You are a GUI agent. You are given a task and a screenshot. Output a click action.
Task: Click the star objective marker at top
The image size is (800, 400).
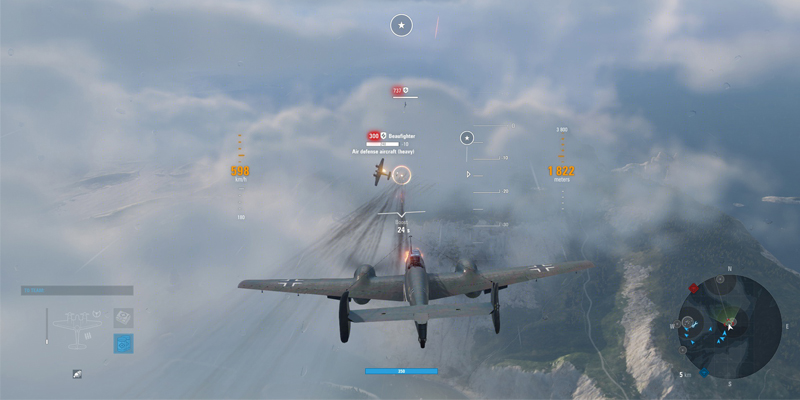(x=401, y=26)
